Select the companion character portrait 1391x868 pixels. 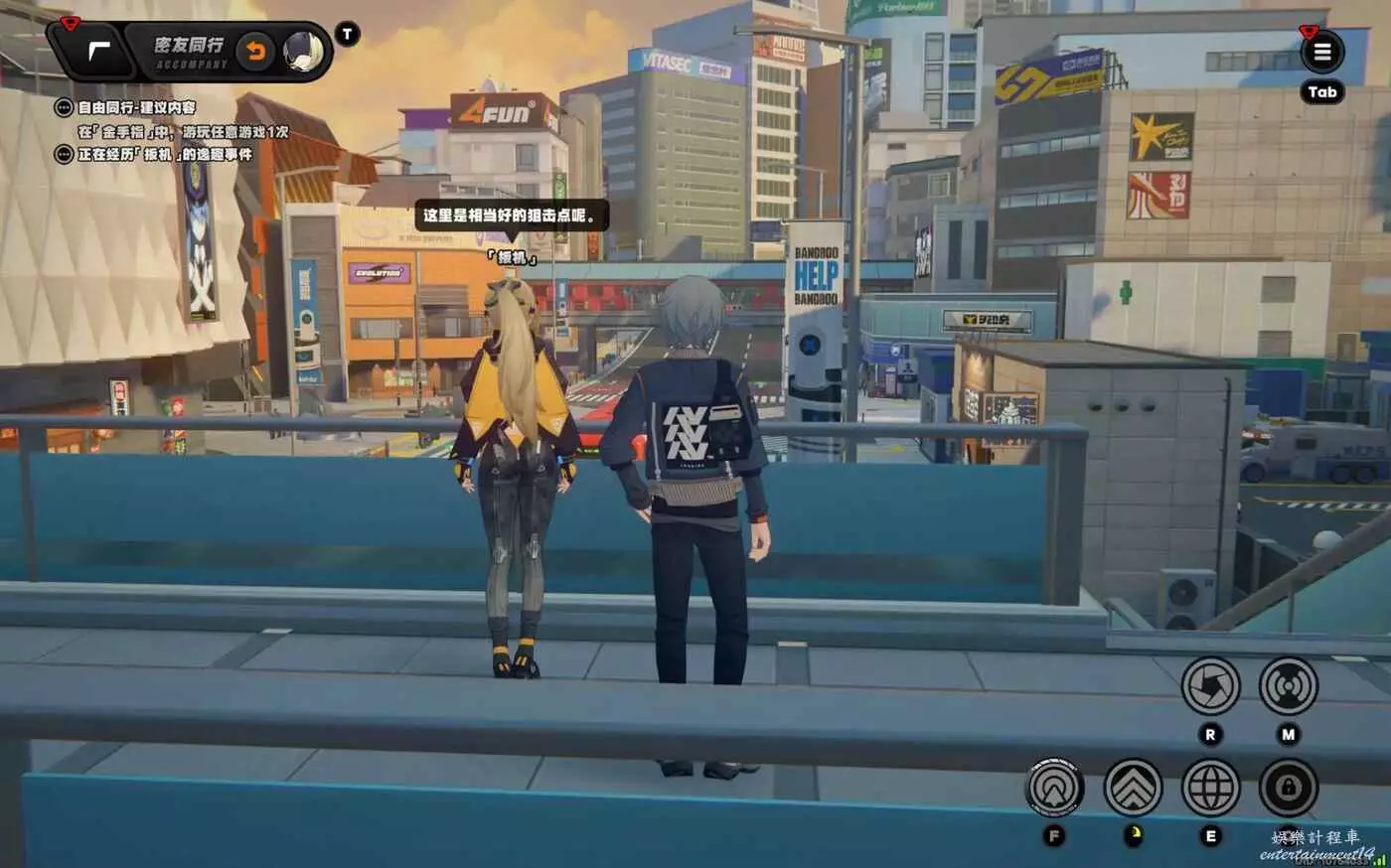(303, 51)
